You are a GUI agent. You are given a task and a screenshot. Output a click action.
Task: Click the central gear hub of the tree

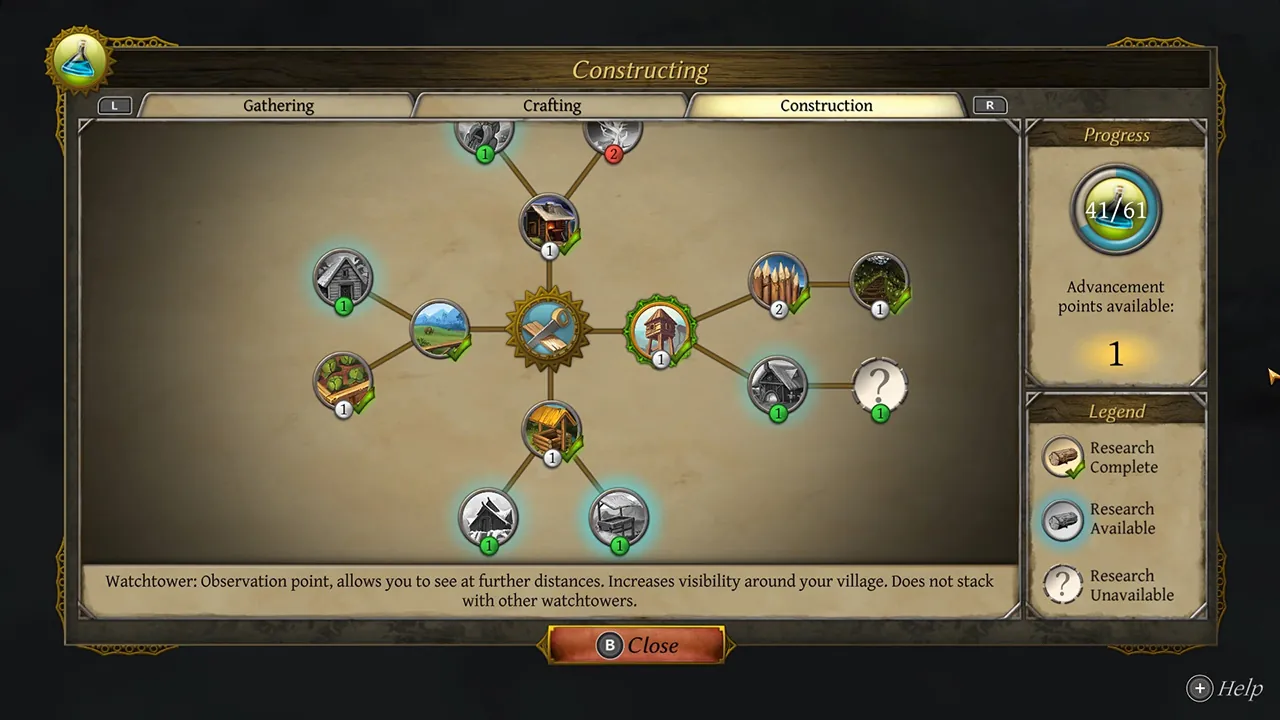(548, 330)
